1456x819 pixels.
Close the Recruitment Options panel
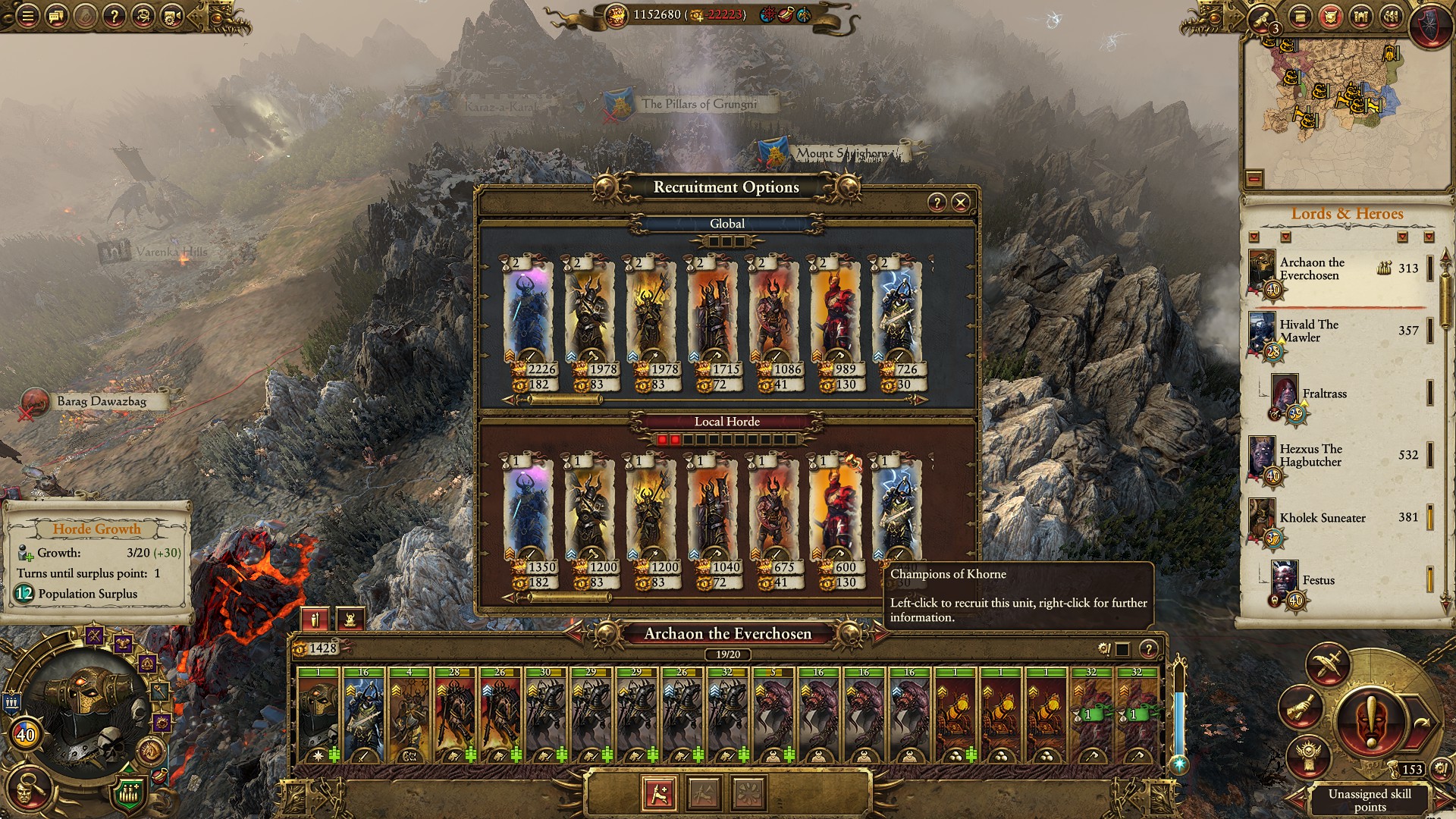[960, 202]
